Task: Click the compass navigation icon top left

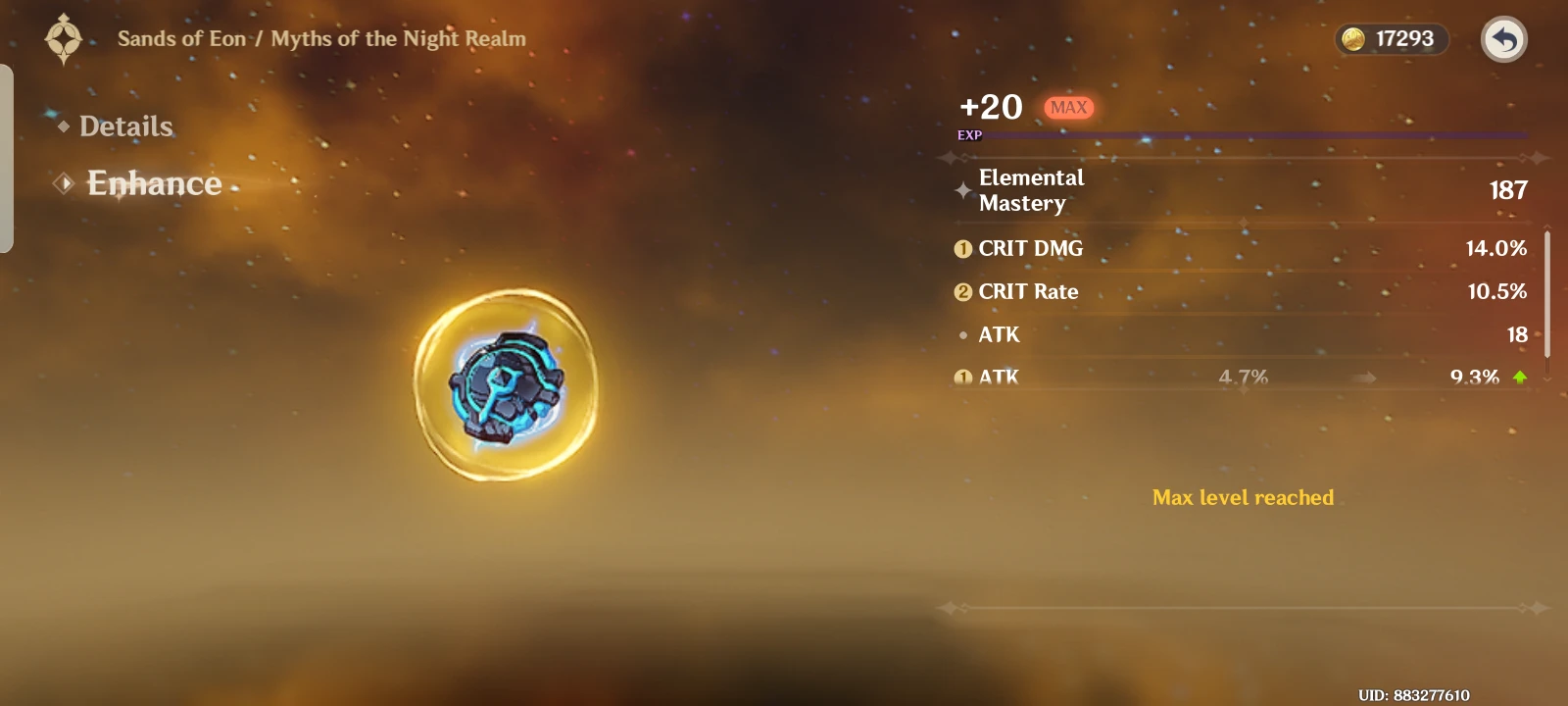Action: pos(63,39)
